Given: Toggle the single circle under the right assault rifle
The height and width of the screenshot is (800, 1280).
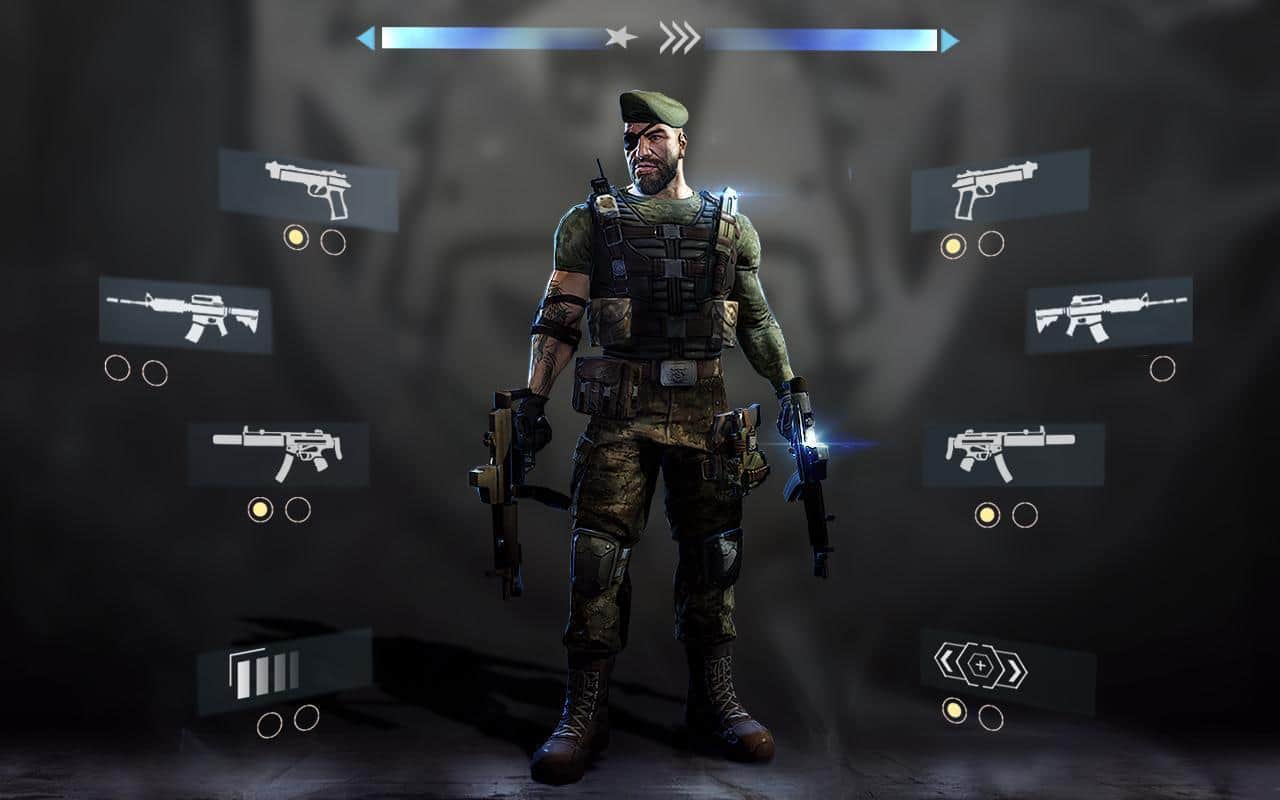Looking at the screenshot, I should 1162,369.
